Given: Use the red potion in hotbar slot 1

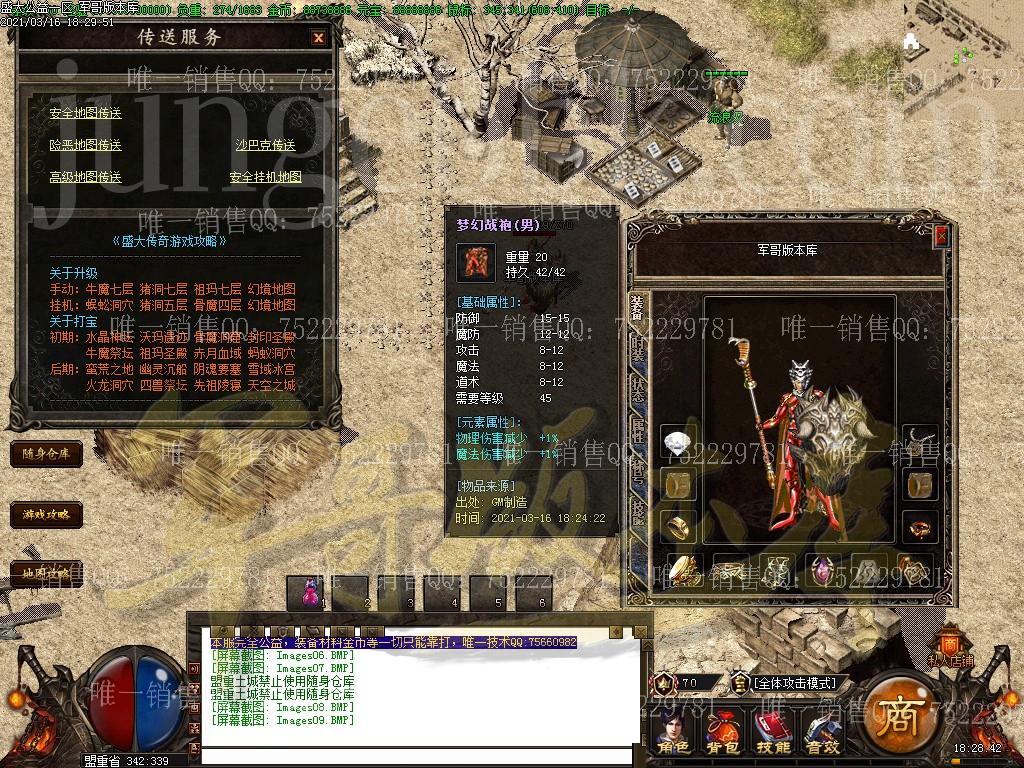Looking at the screenshot, I should point(308,592).
